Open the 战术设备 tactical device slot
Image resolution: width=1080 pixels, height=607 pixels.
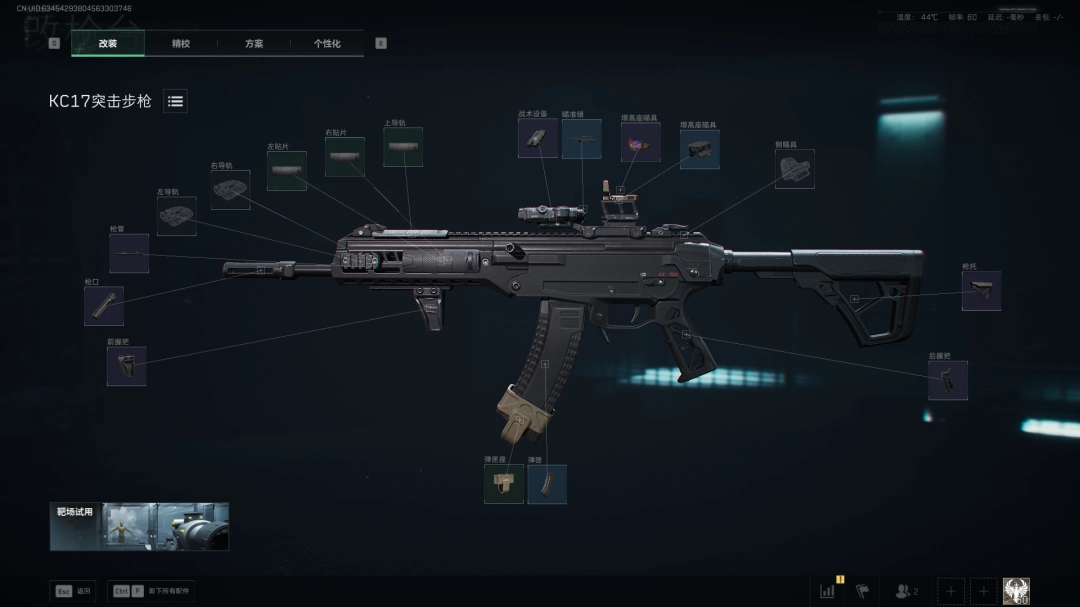[x=538, y=138]
